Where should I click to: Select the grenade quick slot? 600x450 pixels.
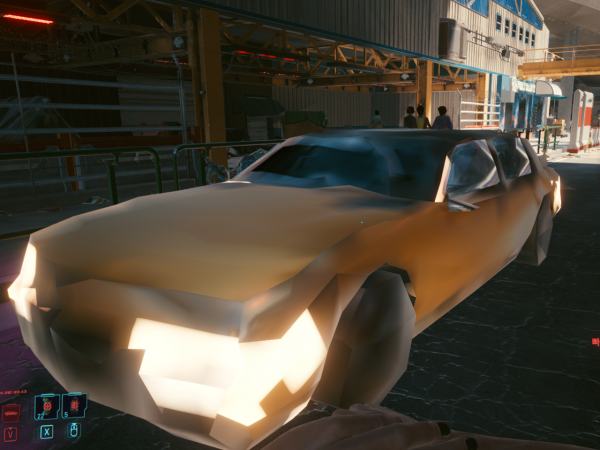tap(73, 405)
